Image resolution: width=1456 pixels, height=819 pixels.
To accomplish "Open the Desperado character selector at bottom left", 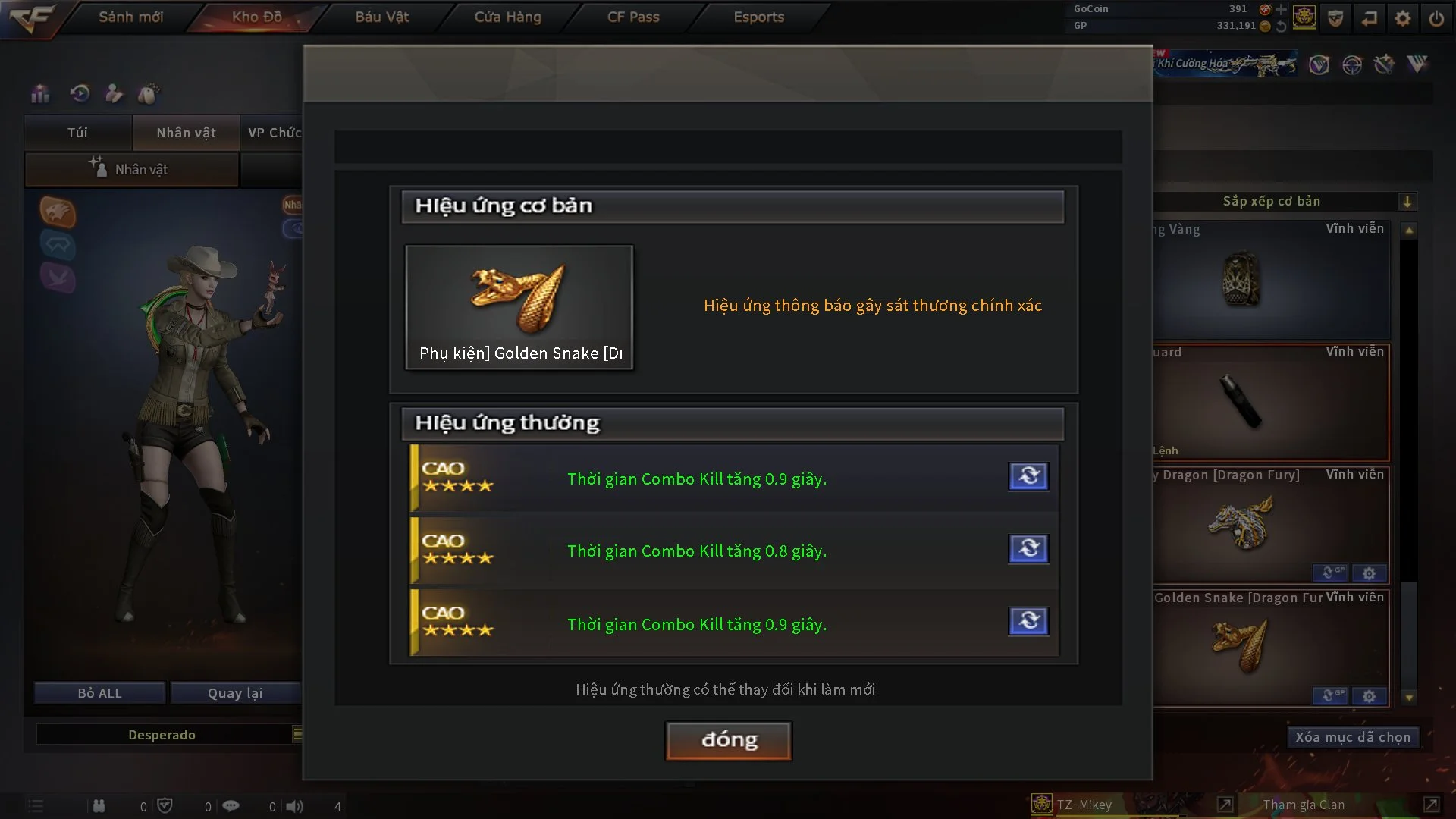I will click(x=162, y=734).
